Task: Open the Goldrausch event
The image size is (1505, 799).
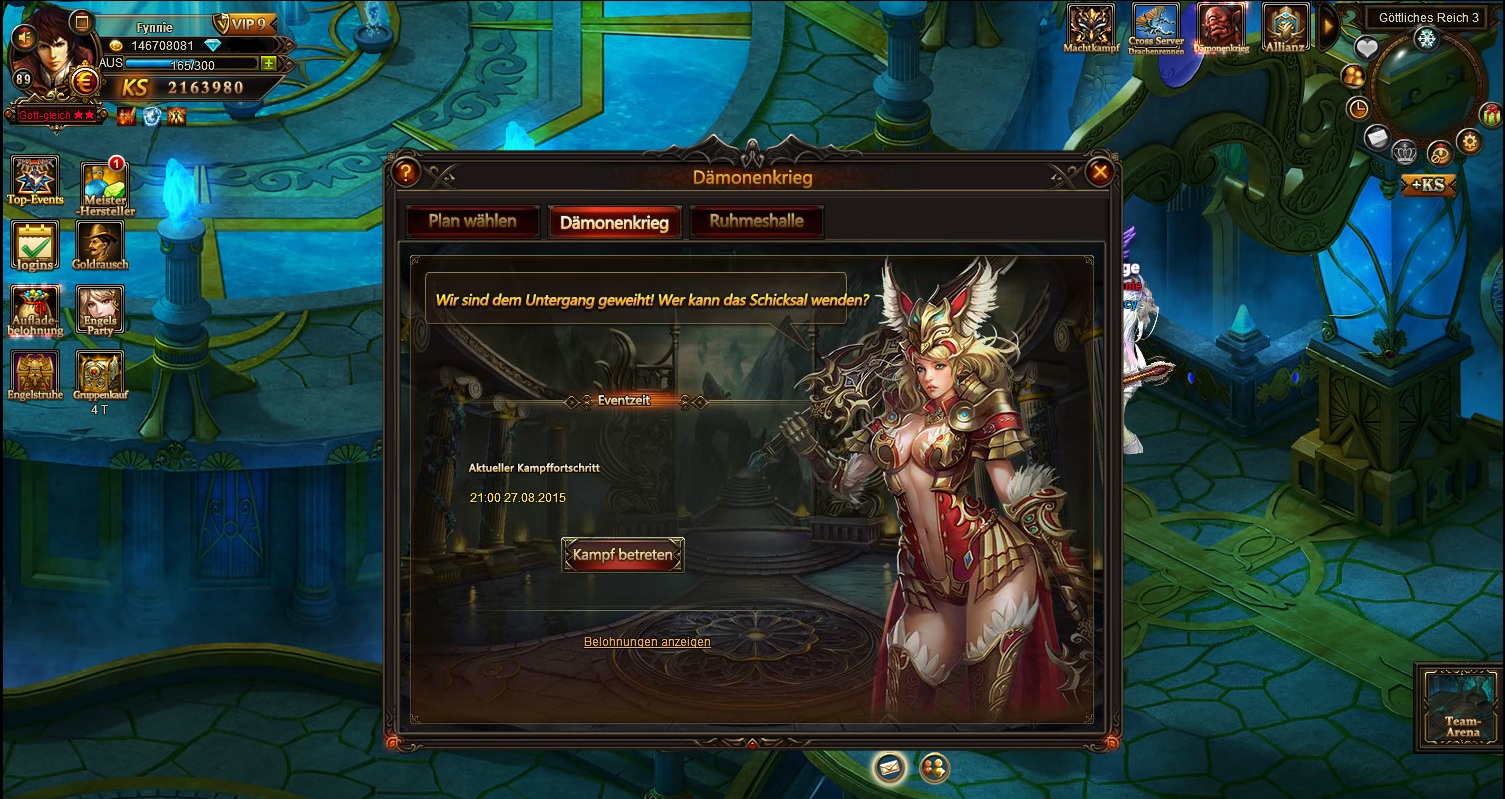Action: (x=100, y=245)
